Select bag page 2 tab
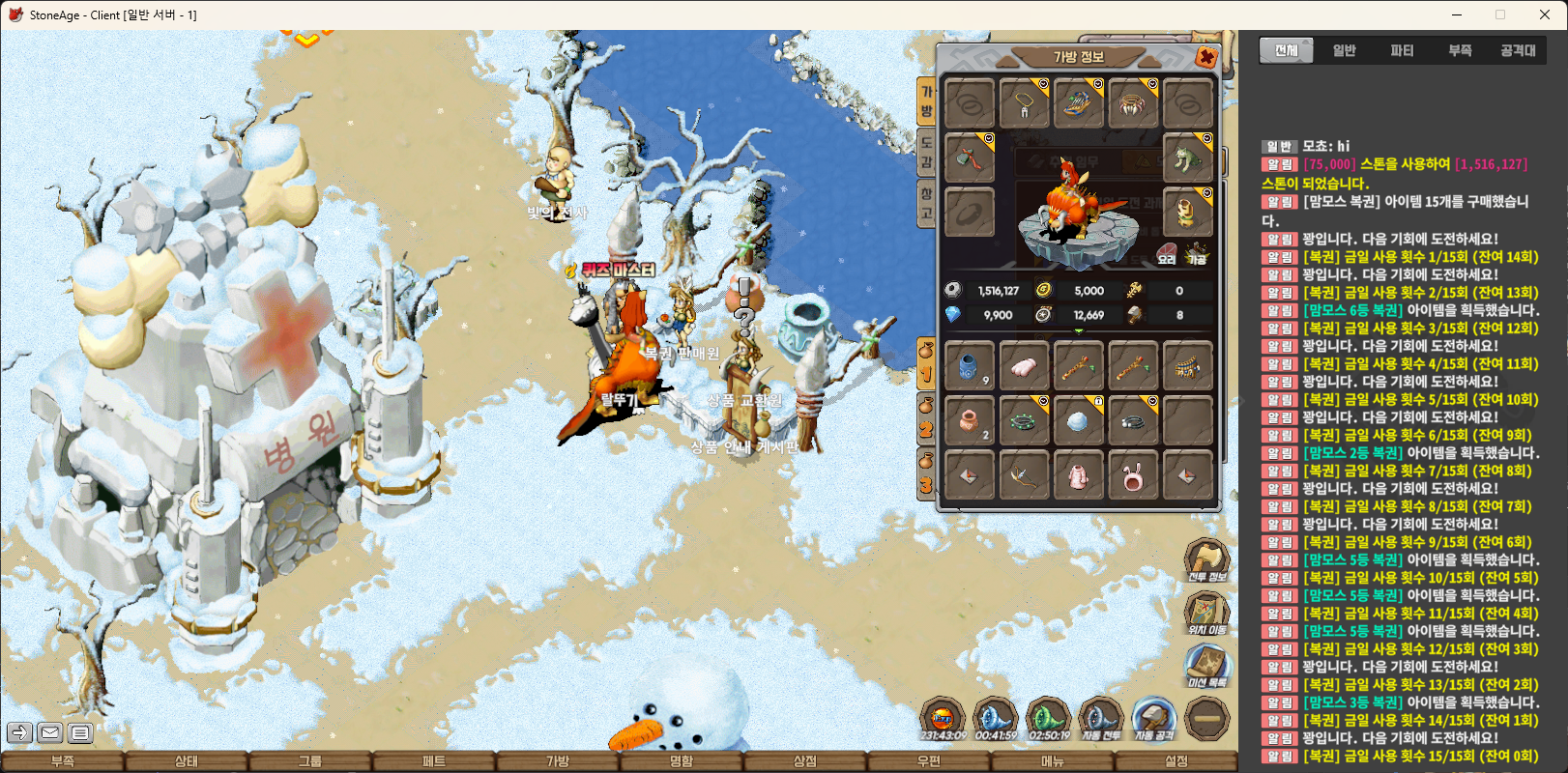 (x=926, y=423)
